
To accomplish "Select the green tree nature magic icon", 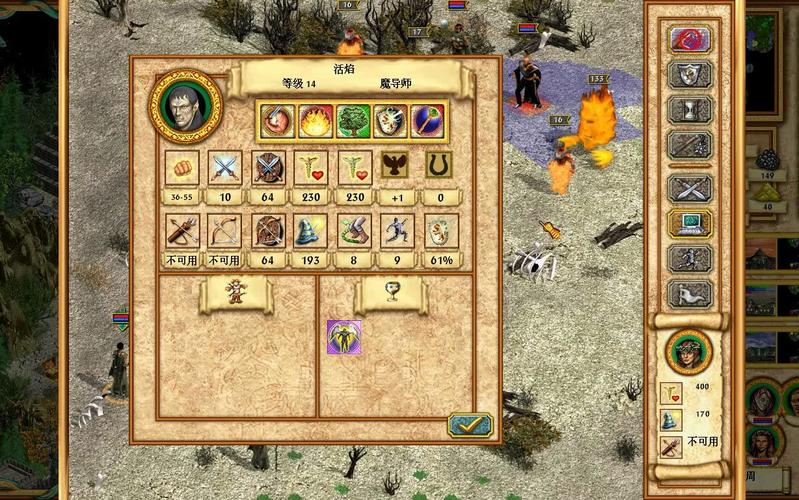I will pyautogui.click(x=352, y=121).
